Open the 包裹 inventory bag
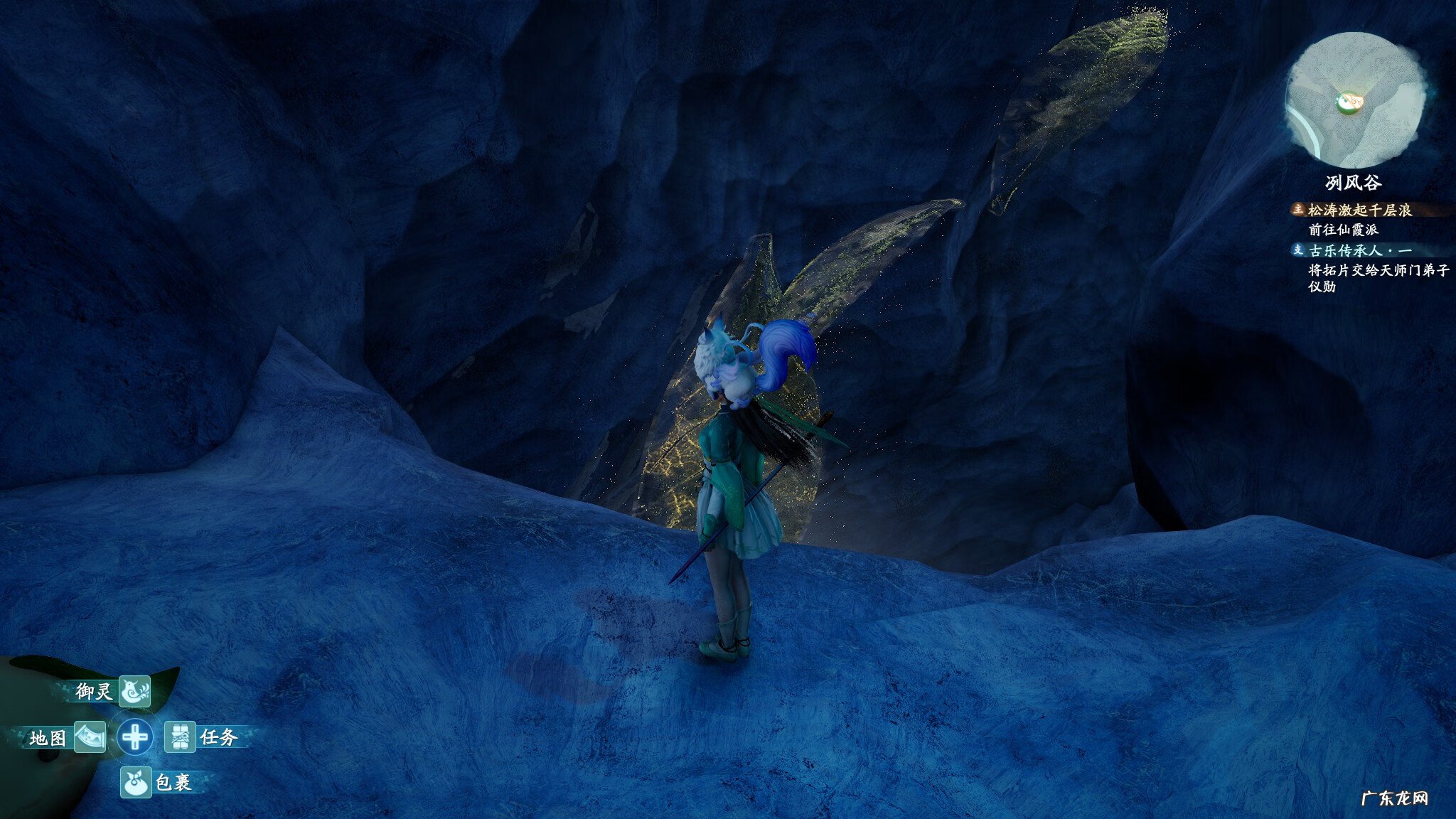The image size is (1456, 819). pos(135,783)
